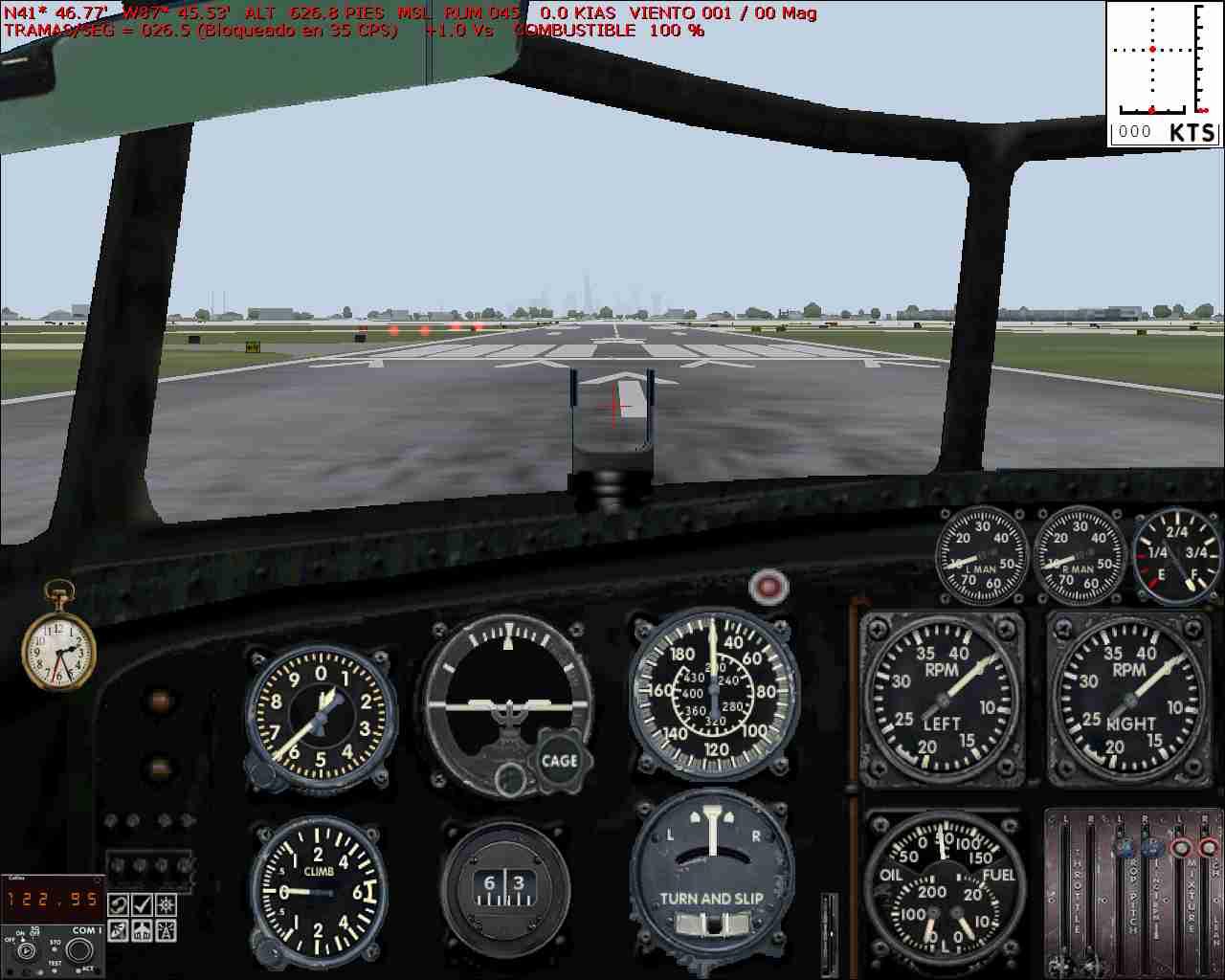The height and width of the screenshot is (980, 1225).
Task: Click the airplane icon on the radio stack
Action: 142,930
